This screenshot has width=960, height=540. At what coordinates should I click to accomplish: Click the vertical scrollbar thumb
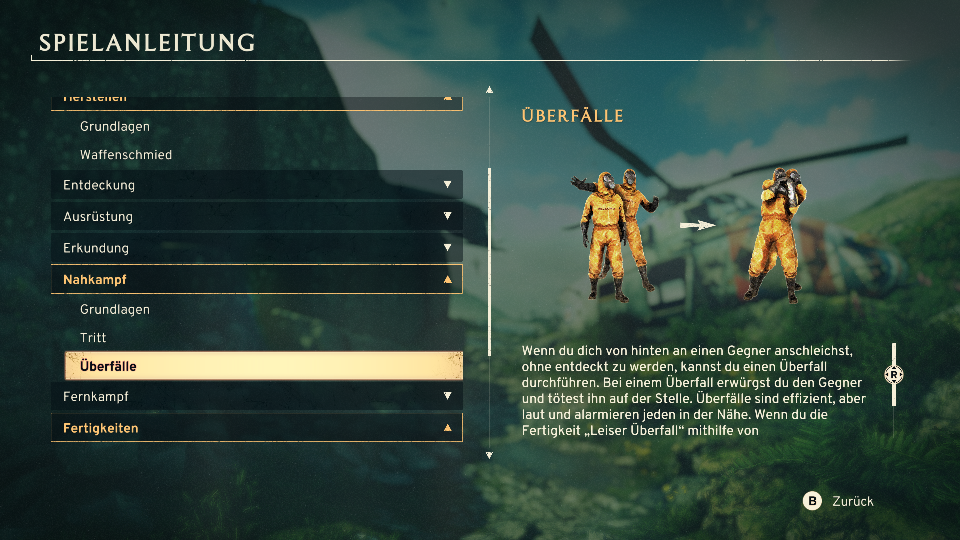(x=489, y=262)
